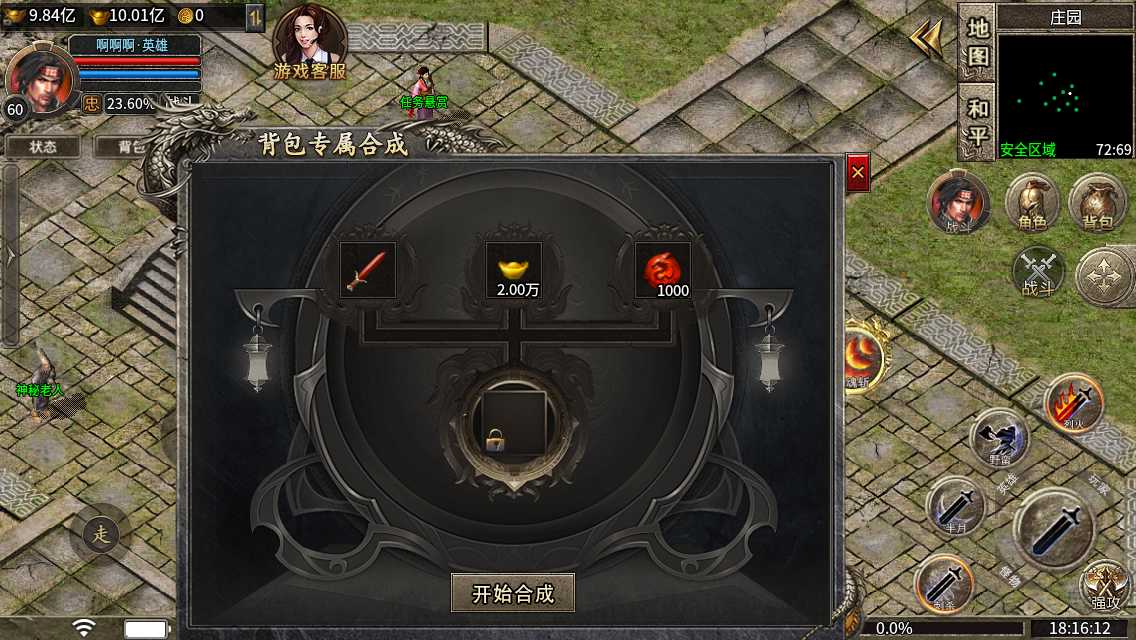Open the 游戏客服 customer service portrait

click(x=310, y=42)
